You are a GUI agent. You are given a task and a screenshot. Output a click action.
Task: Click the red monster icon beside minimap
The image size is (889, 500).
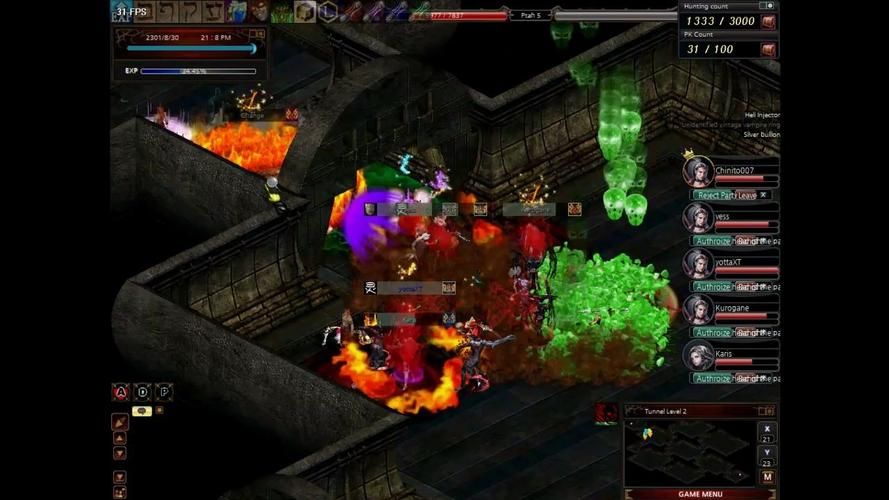tap(606, 414)
